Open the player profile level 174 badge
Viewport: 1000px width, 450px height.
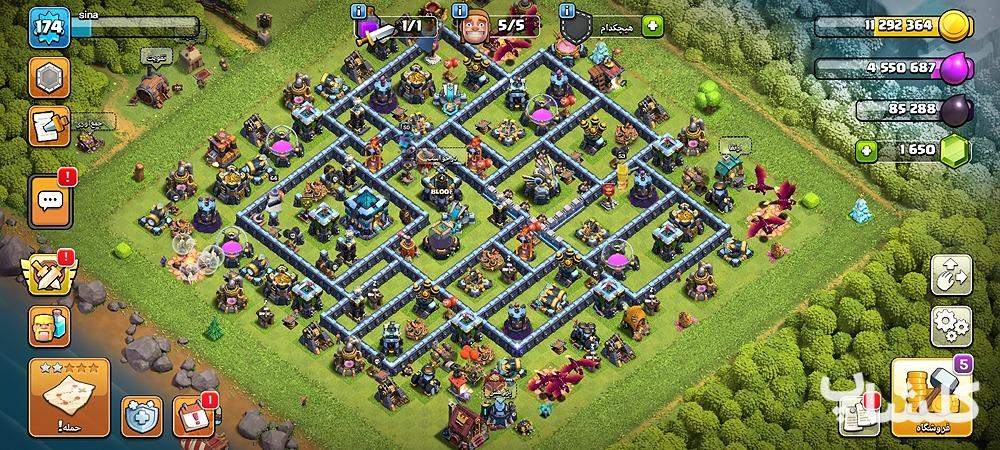48,27
